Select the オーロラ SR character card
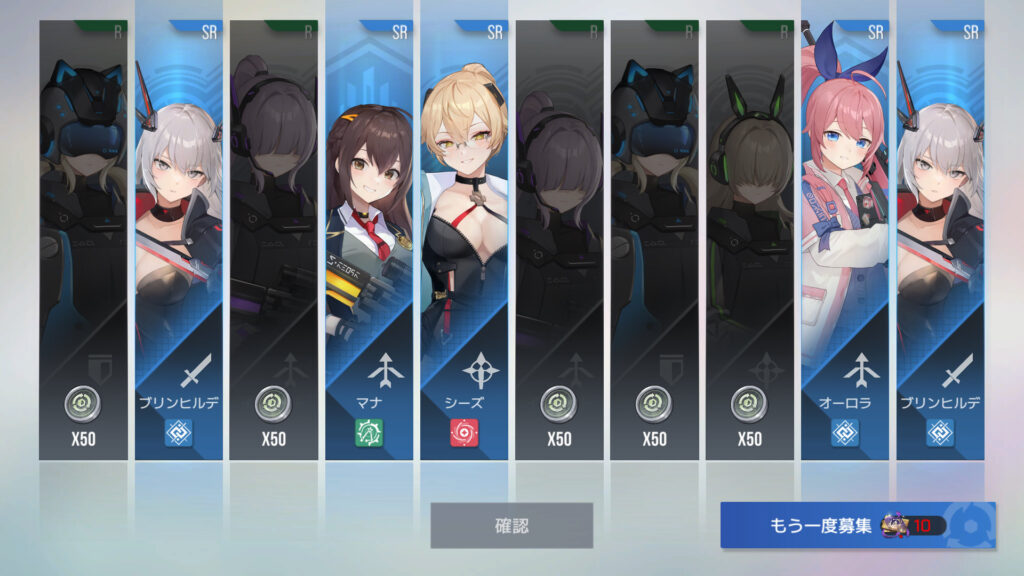This screenshot has height=576, width=1024. (x=845, y=240)
